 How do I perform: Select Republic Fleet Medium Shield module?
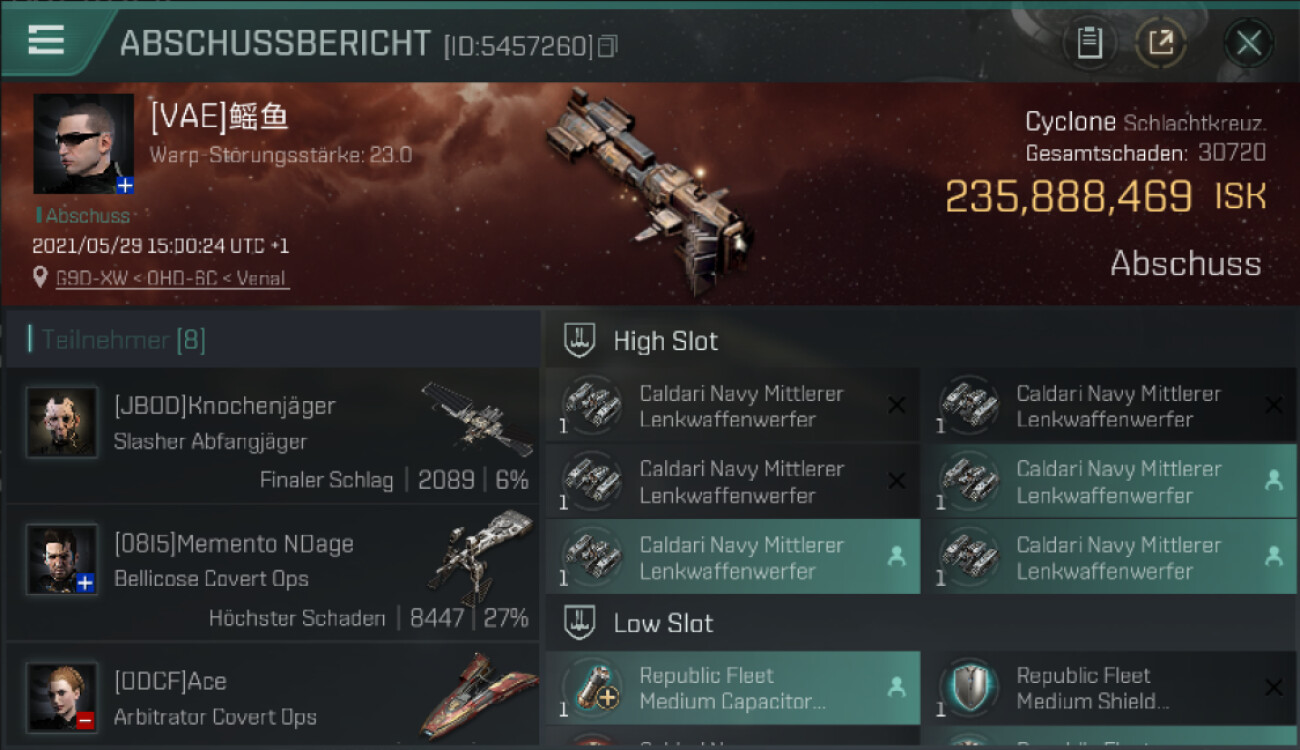[1109, 688]
